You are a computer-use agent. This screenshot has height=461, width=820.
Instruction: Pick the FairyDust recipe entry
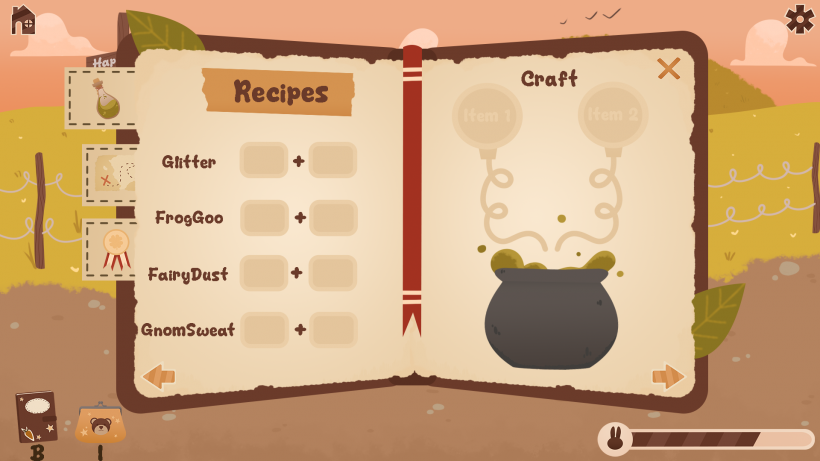pyautogui.click(x=188, y=274)
